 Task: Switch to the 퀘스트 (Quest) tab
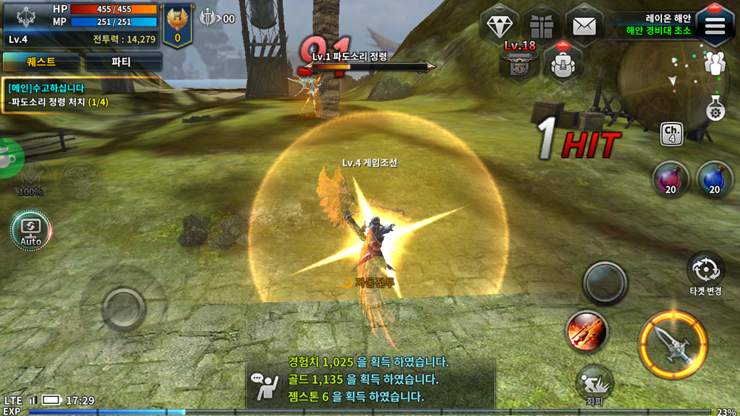pos(41,62)
